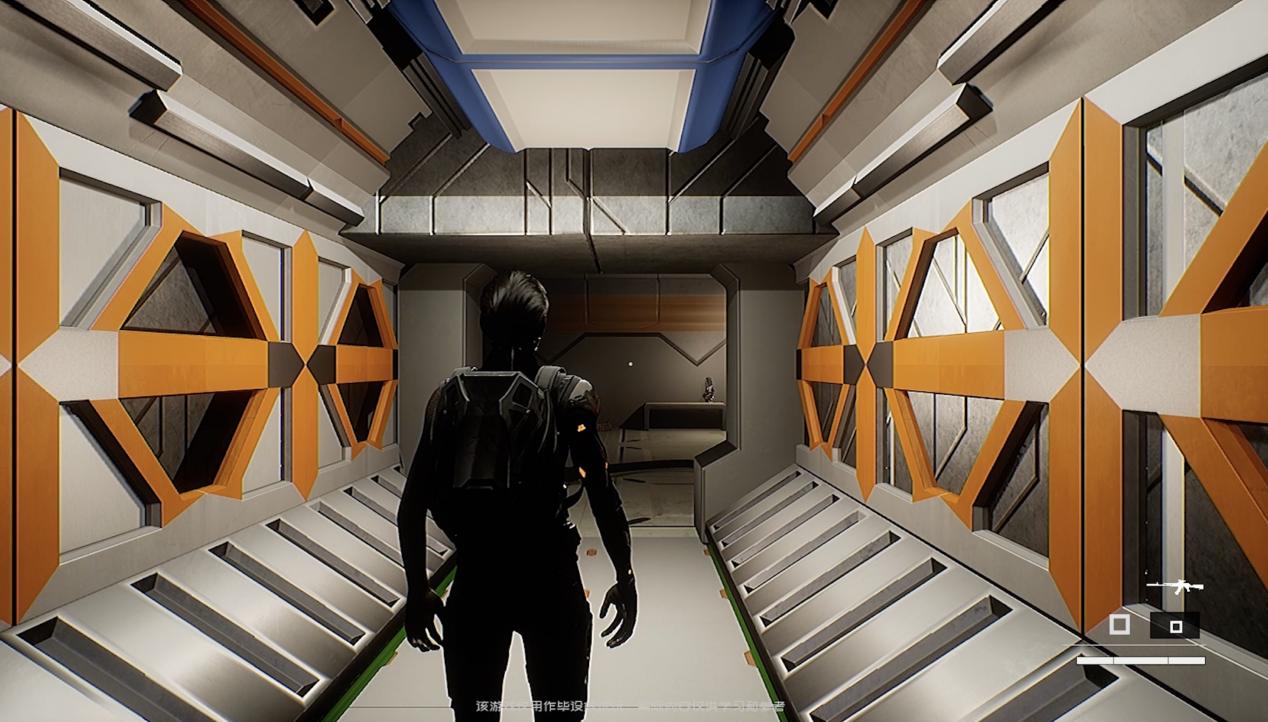Select the dark box with small square
Image resolution: width=1268 pixels, height=722 pixels.
point(1175,626)
